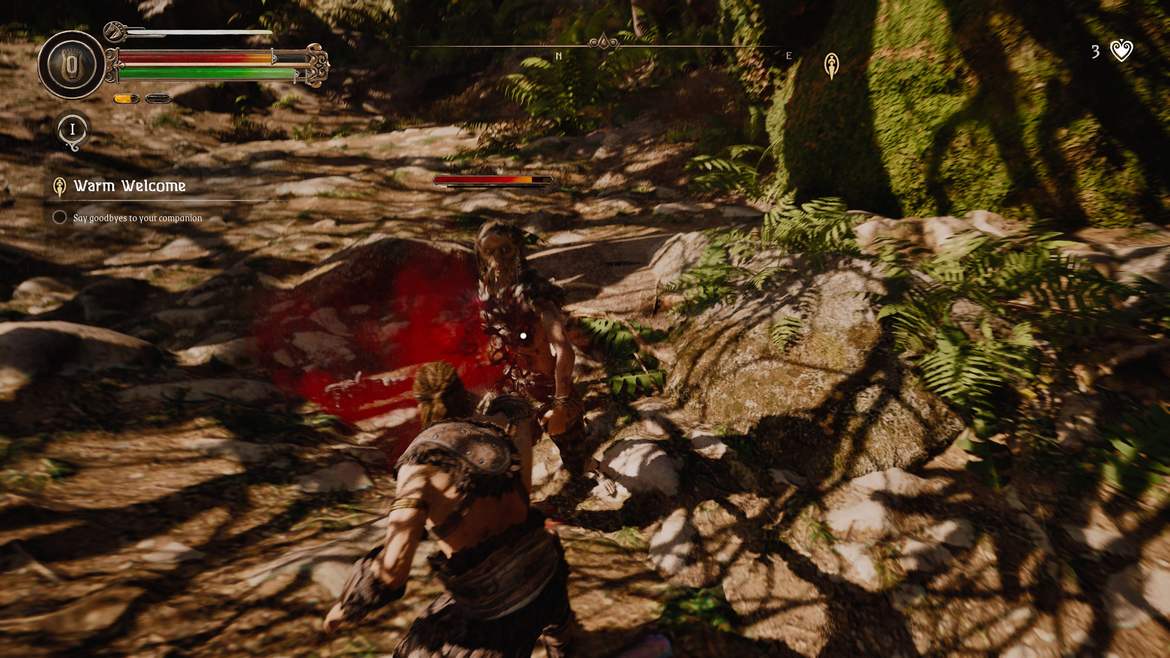Open the Warm Welcome quest tracker
Image resolution: width=1170 pixels, height=658 pixels.
(129, 186)
